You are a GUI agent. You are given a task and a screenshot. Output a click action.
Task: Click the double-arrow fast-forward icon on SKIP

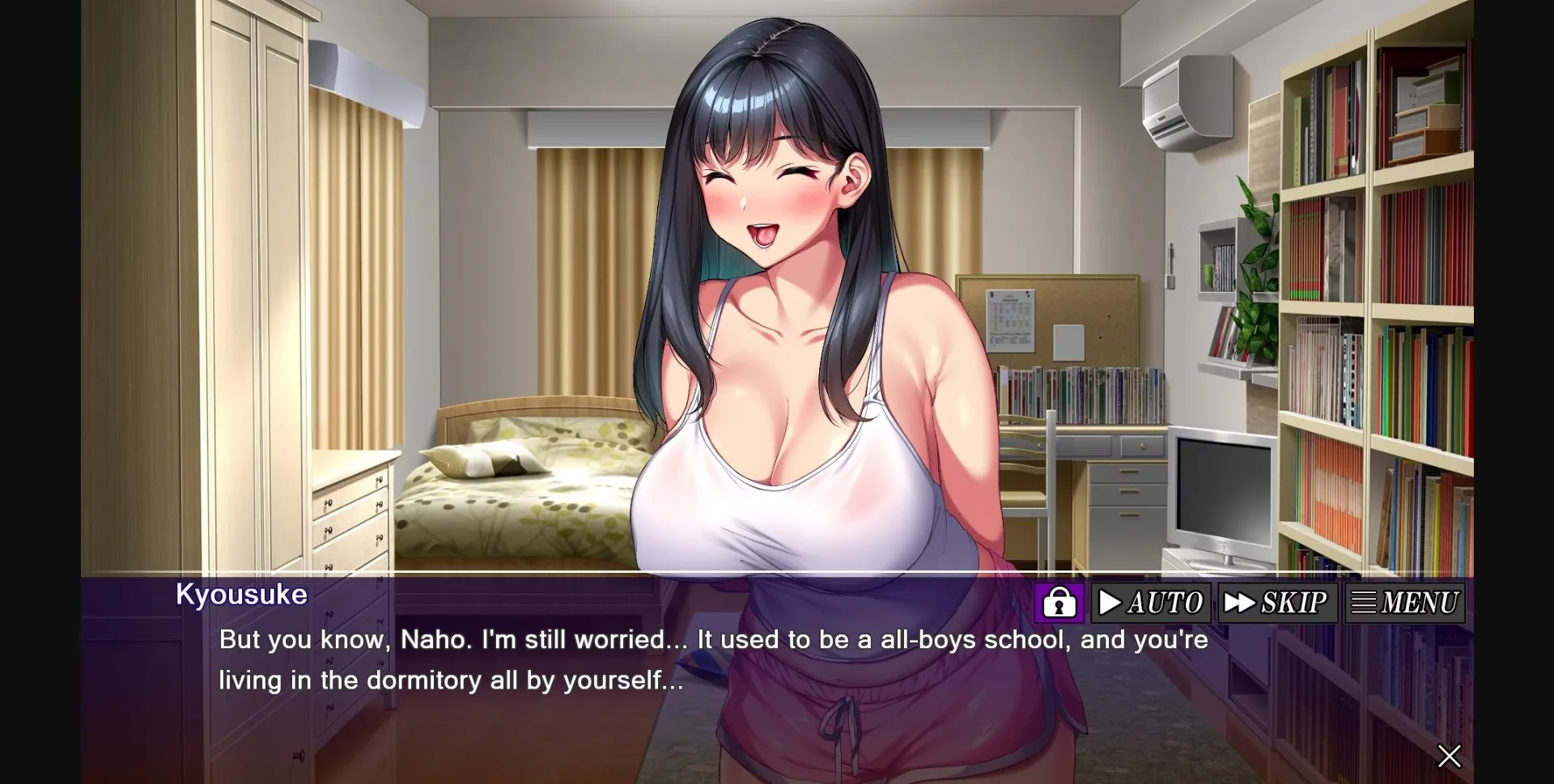coord(1240,603)
